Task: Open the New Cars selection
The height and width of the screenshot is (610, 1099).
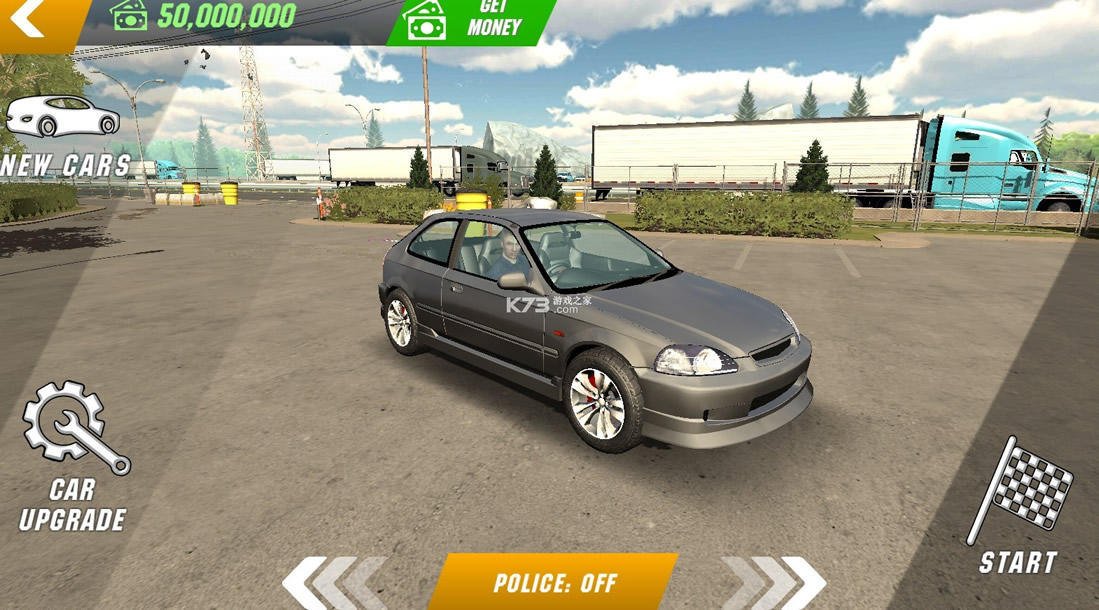Action: (63, 135)
